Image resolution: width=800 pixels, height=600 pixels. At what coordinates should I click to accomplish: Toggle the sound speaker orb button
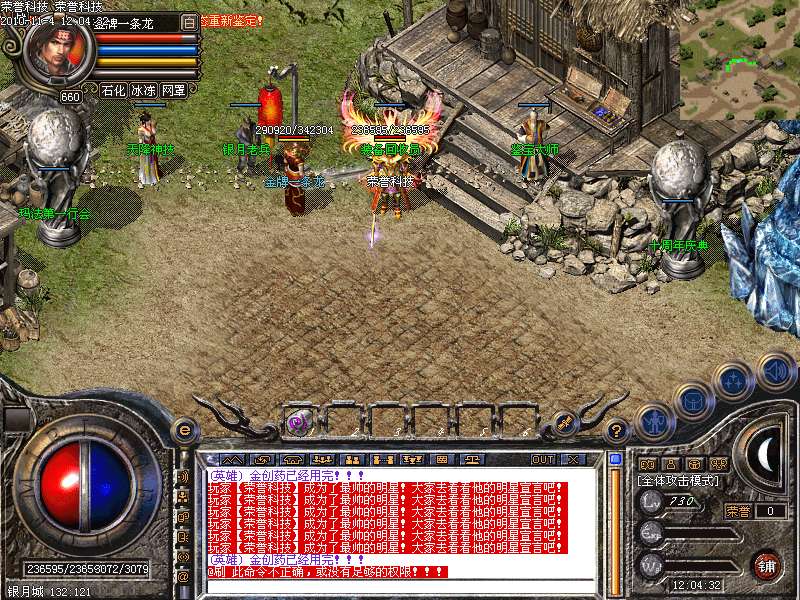tap(775, 370)
